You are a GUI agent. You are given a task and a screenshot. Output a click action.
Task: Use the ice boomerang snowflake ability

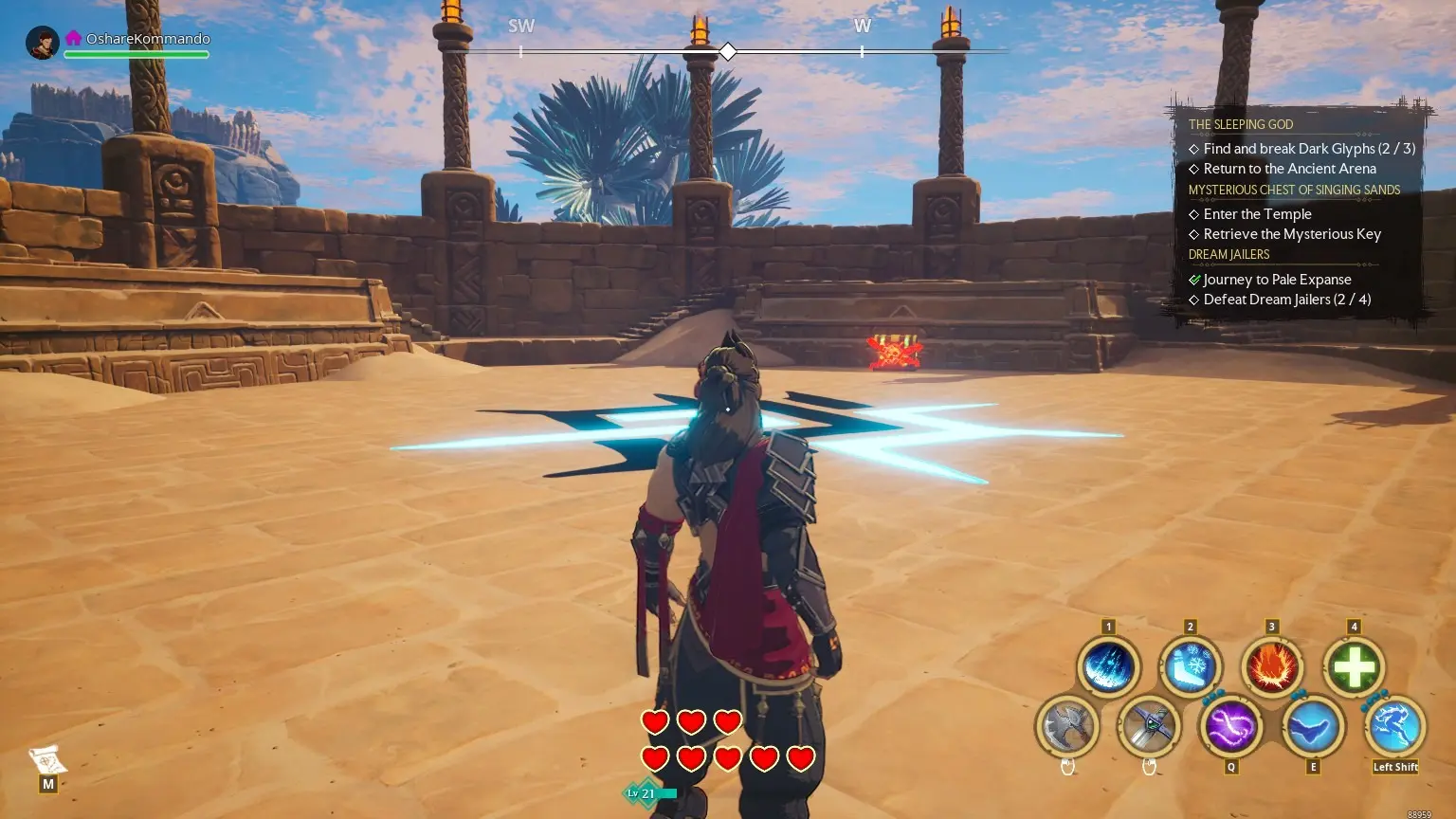(x=1190, y=667)
